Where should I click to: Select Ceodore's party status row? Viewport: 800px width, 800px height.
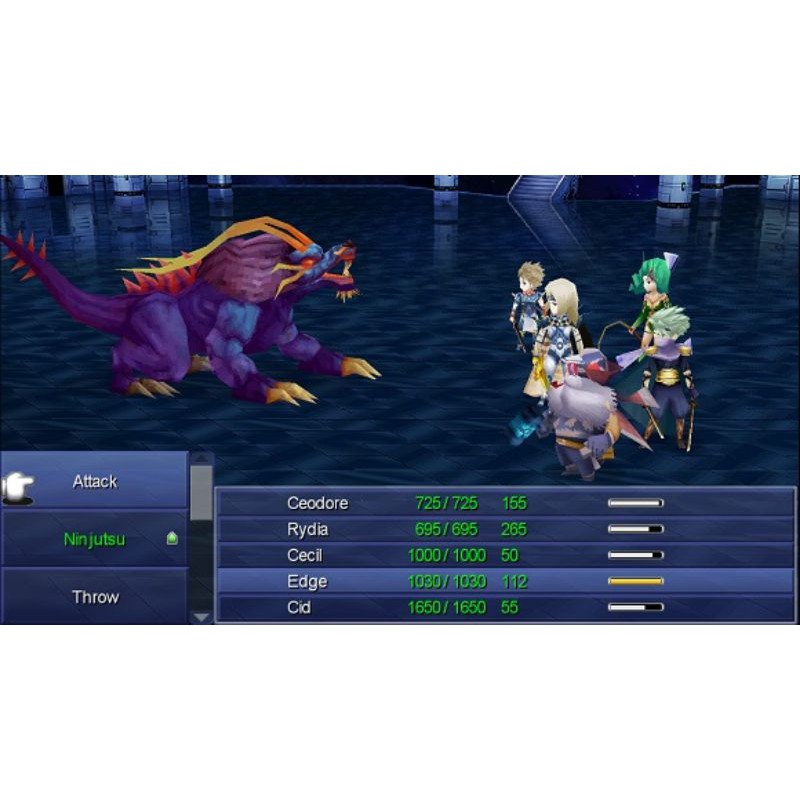pyautogui.click(x=505, y=503)
